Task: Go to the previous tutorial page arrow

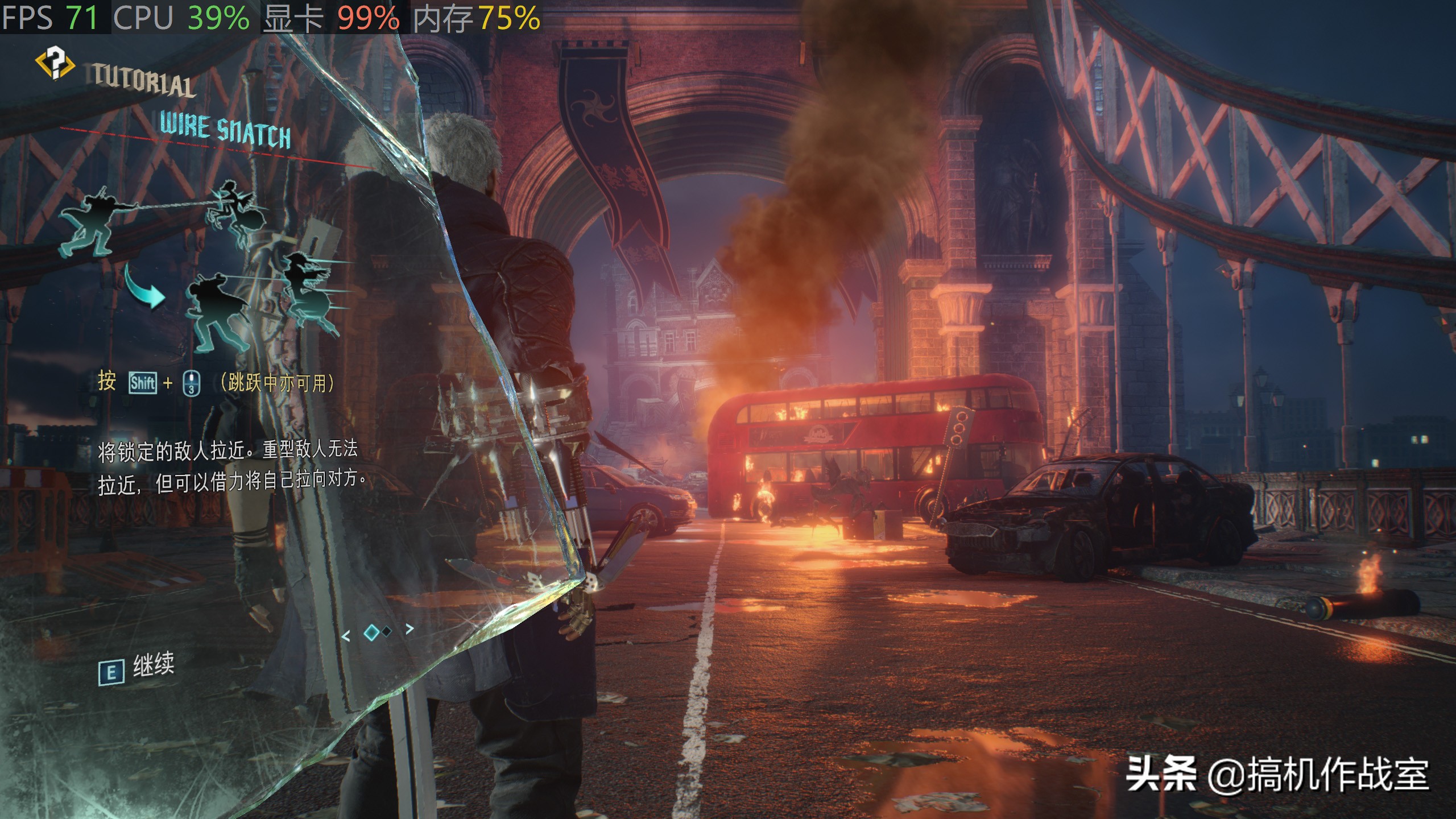Action: pyautogui.click(x=346, y=636)
